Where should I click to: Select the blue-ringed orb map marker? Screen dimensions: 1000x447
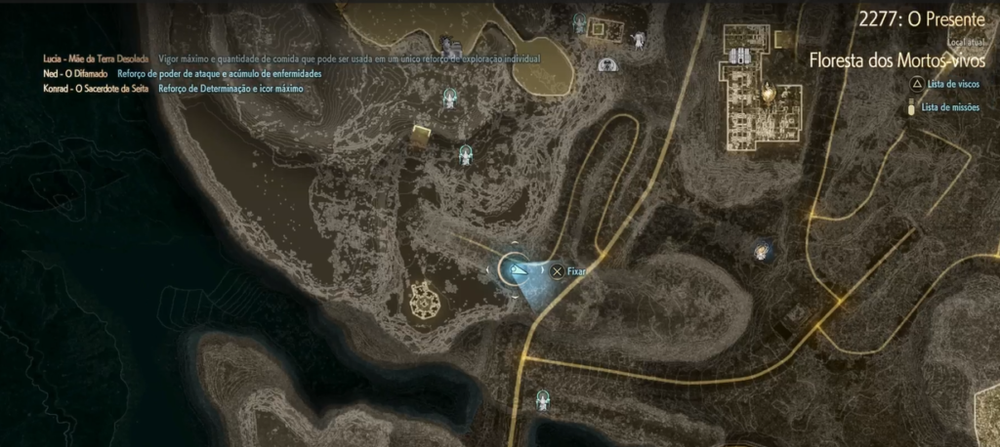(762, 250)
